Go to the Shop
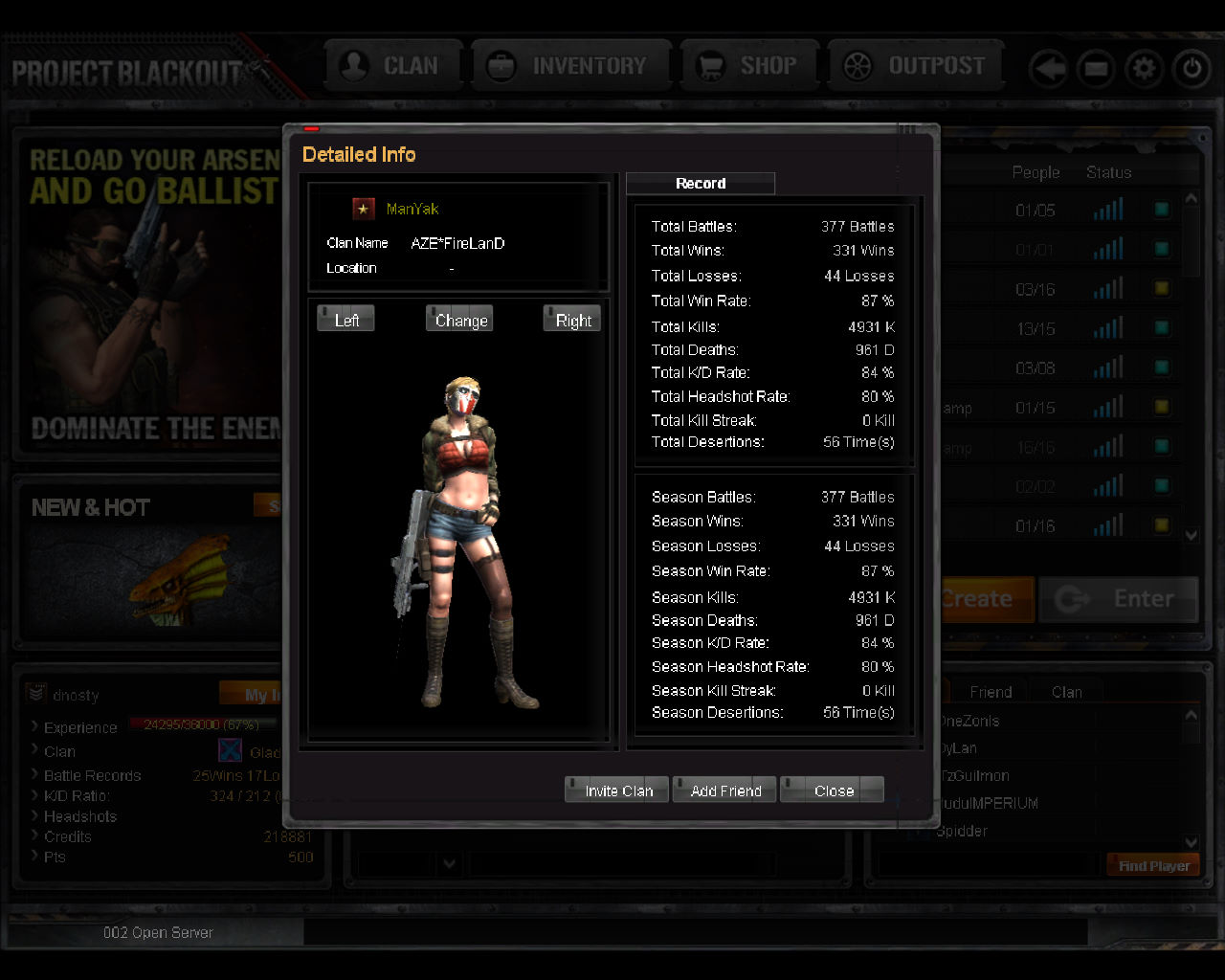The image size is (1225, 980). [x=749, y=66]
